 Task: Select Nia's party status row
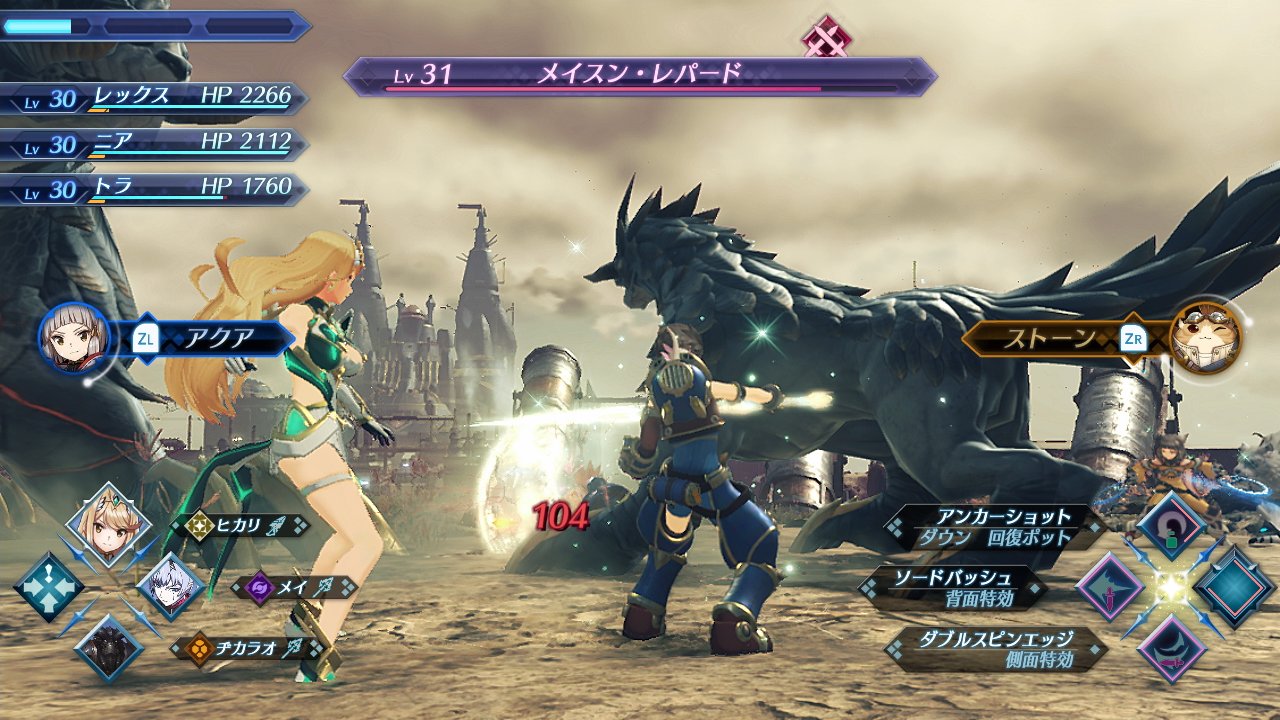click(155, 143)
